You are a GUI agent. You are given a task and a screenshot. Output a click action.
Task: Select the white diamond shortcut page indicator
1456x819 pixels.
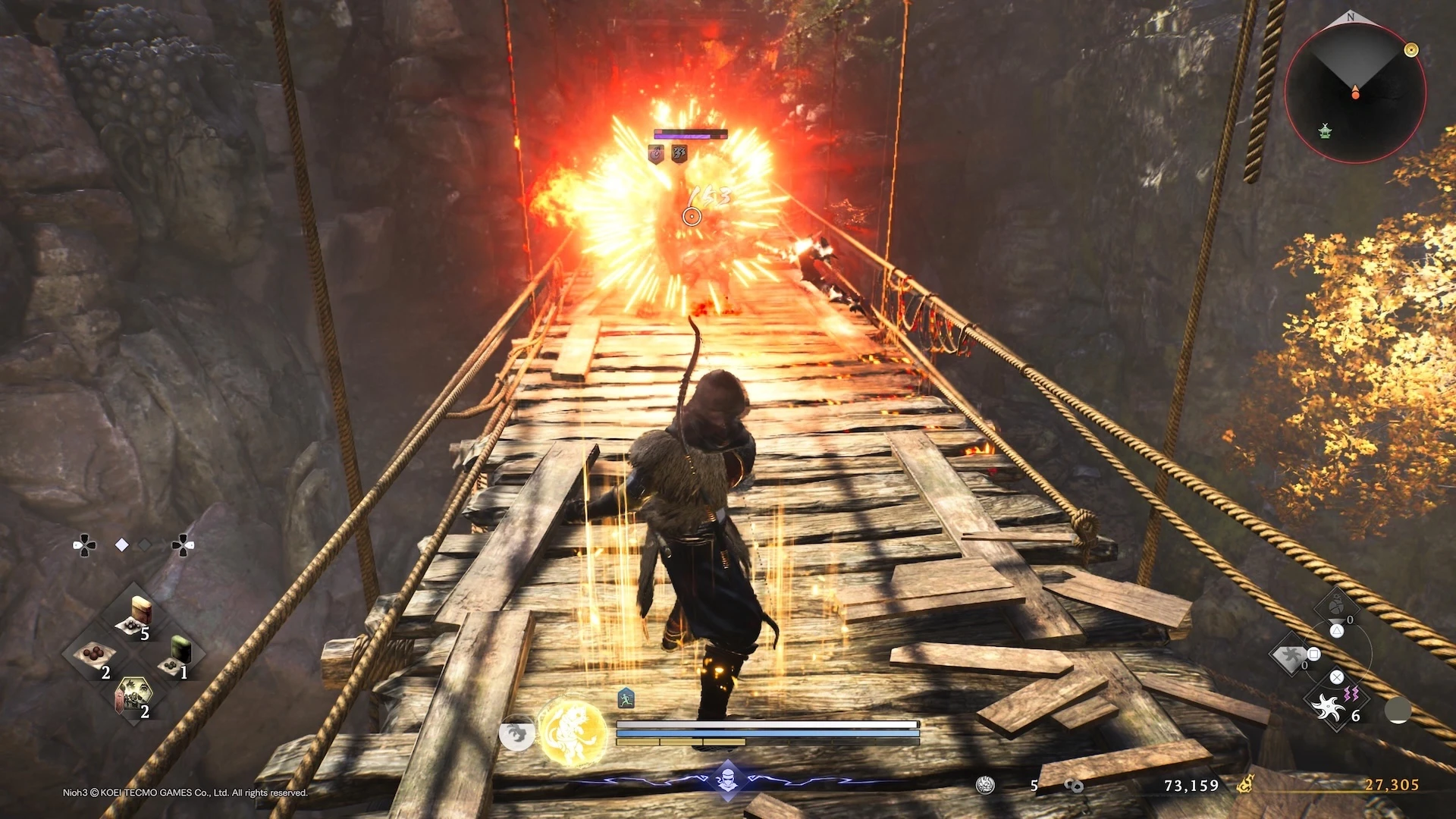pyautogui.click(x=121, y=544)
